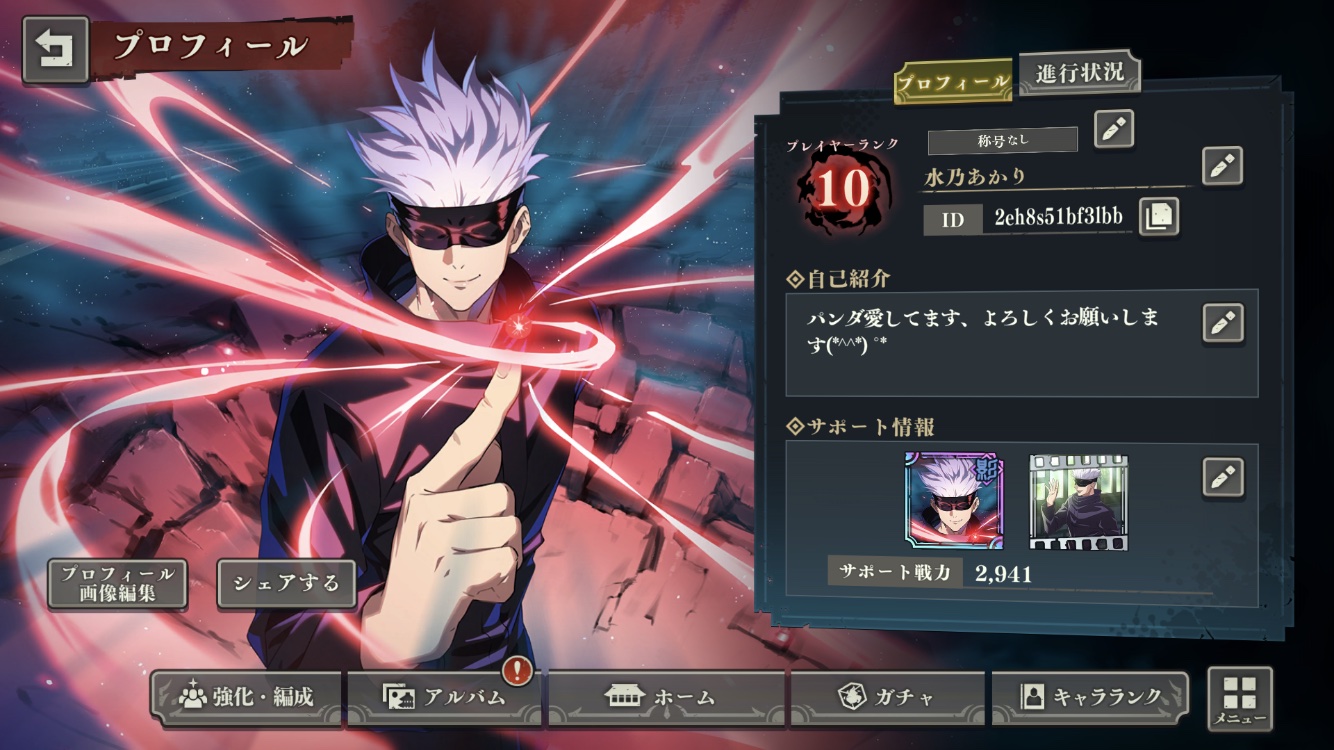Edit the player name 水乃あかり

[x=1221, y=166]
